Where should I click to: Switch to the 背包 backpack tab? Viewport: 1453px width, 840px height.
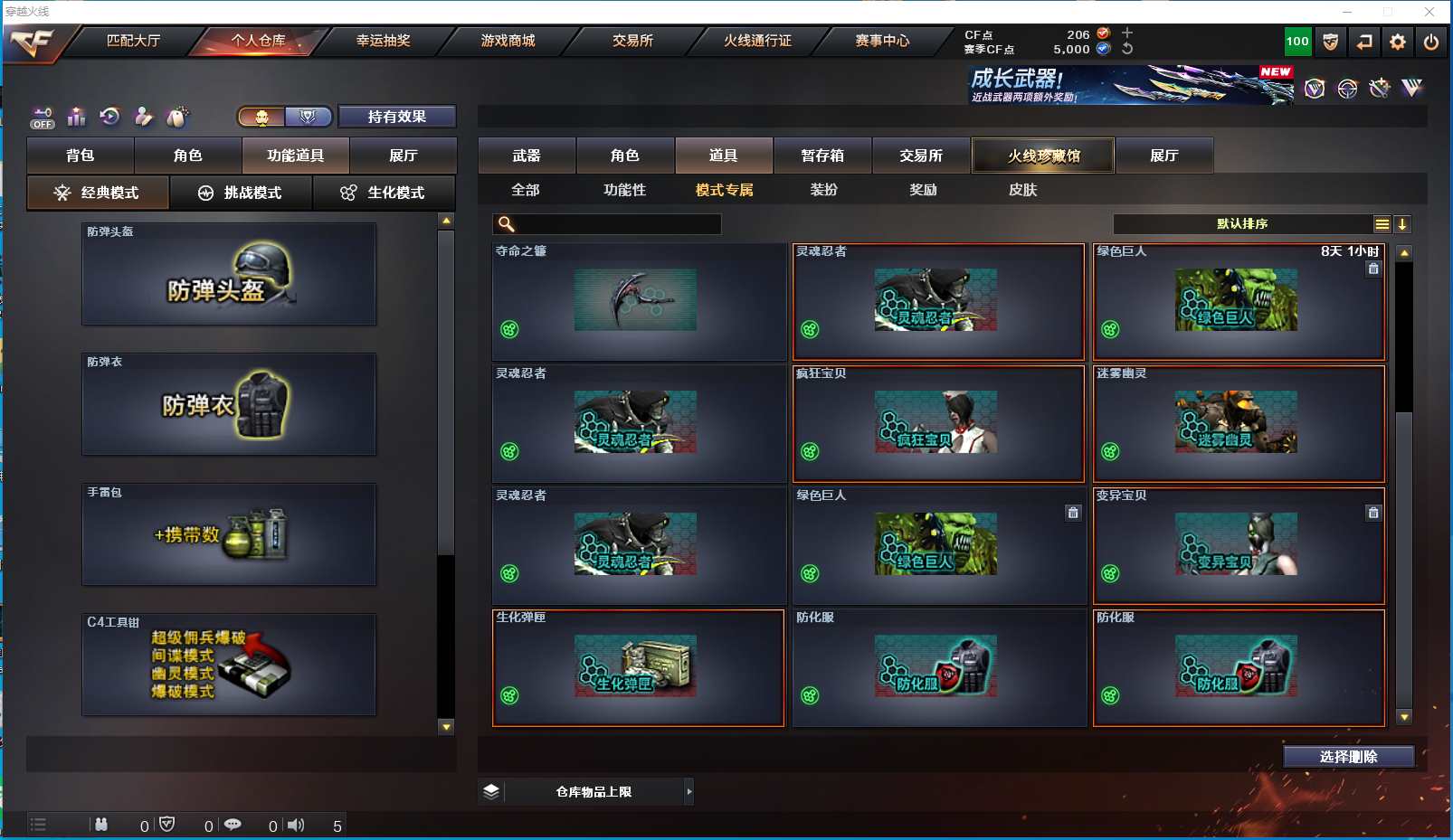pos(81,156)
